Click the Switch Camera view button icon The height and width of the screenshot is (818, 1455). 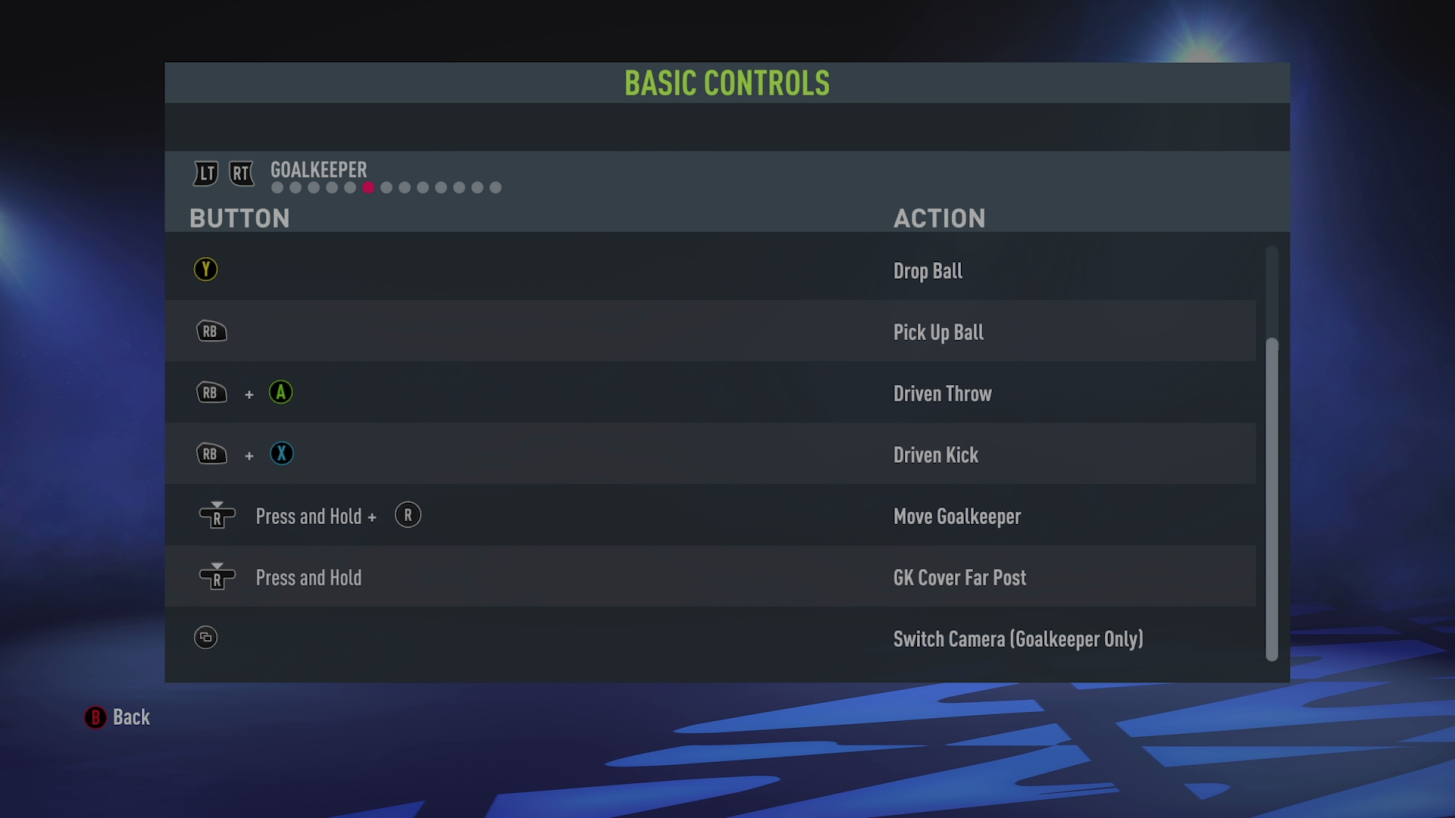point(205,637)
